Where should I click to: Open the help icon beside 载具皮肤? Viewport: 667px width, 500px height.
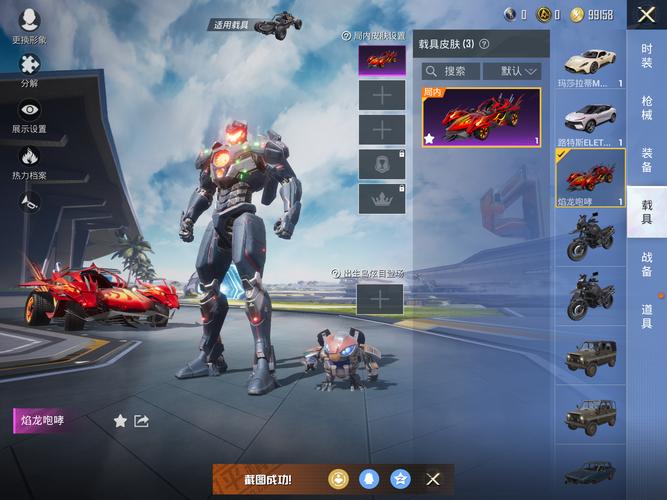pyautogui.click(x=484, y=44)
